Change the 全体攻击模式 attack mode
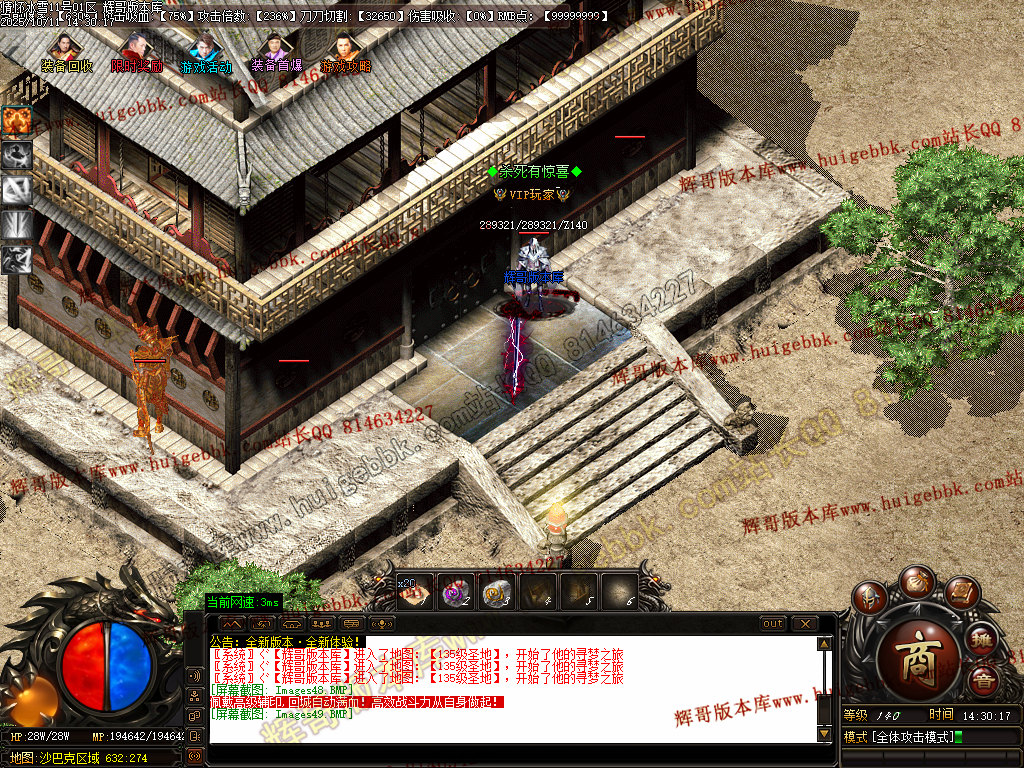This screenshot has width=1024, height=768. (x=900, y=738)
